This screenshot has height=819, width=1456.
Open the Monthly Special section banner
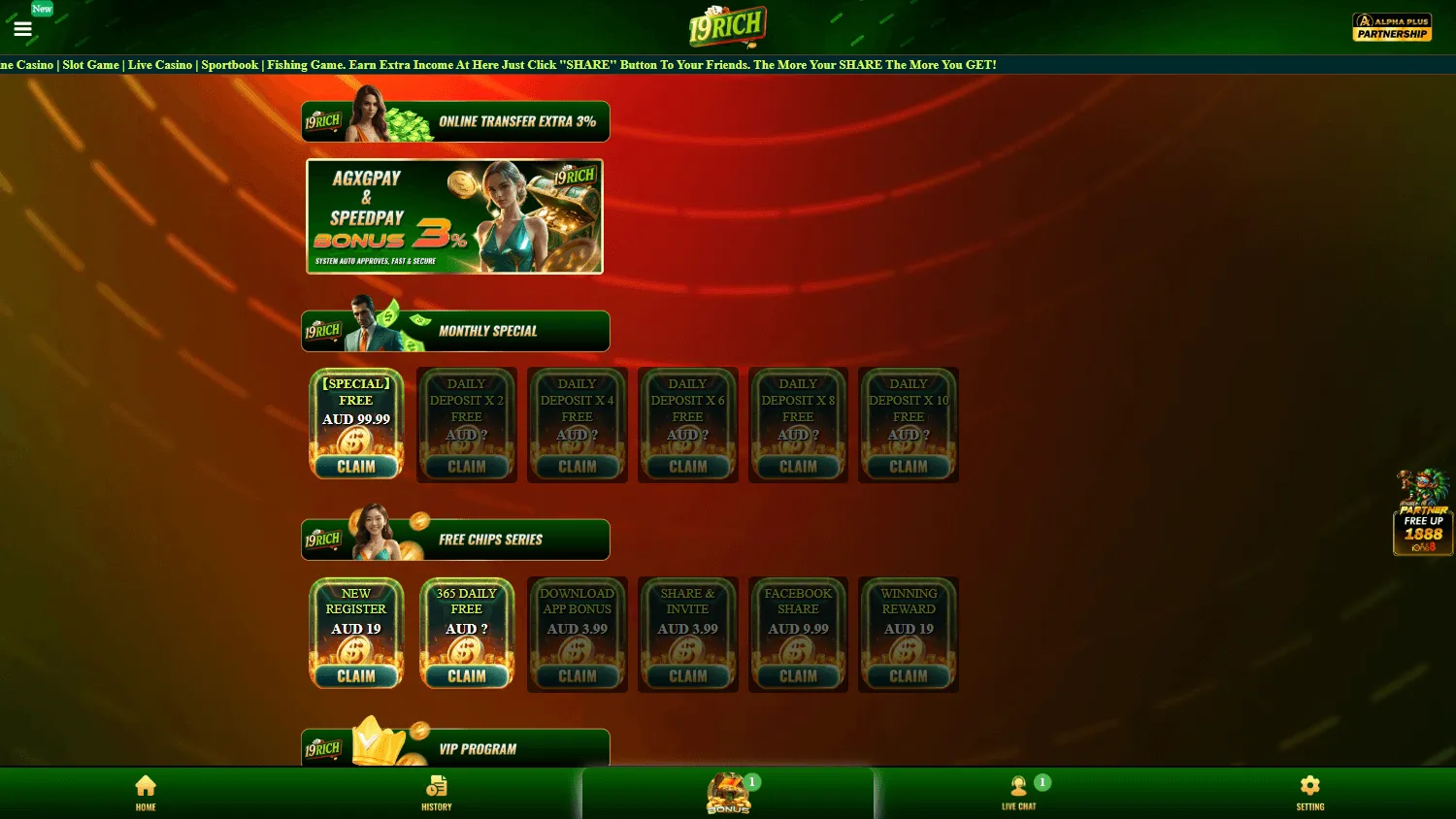point(455,330)
